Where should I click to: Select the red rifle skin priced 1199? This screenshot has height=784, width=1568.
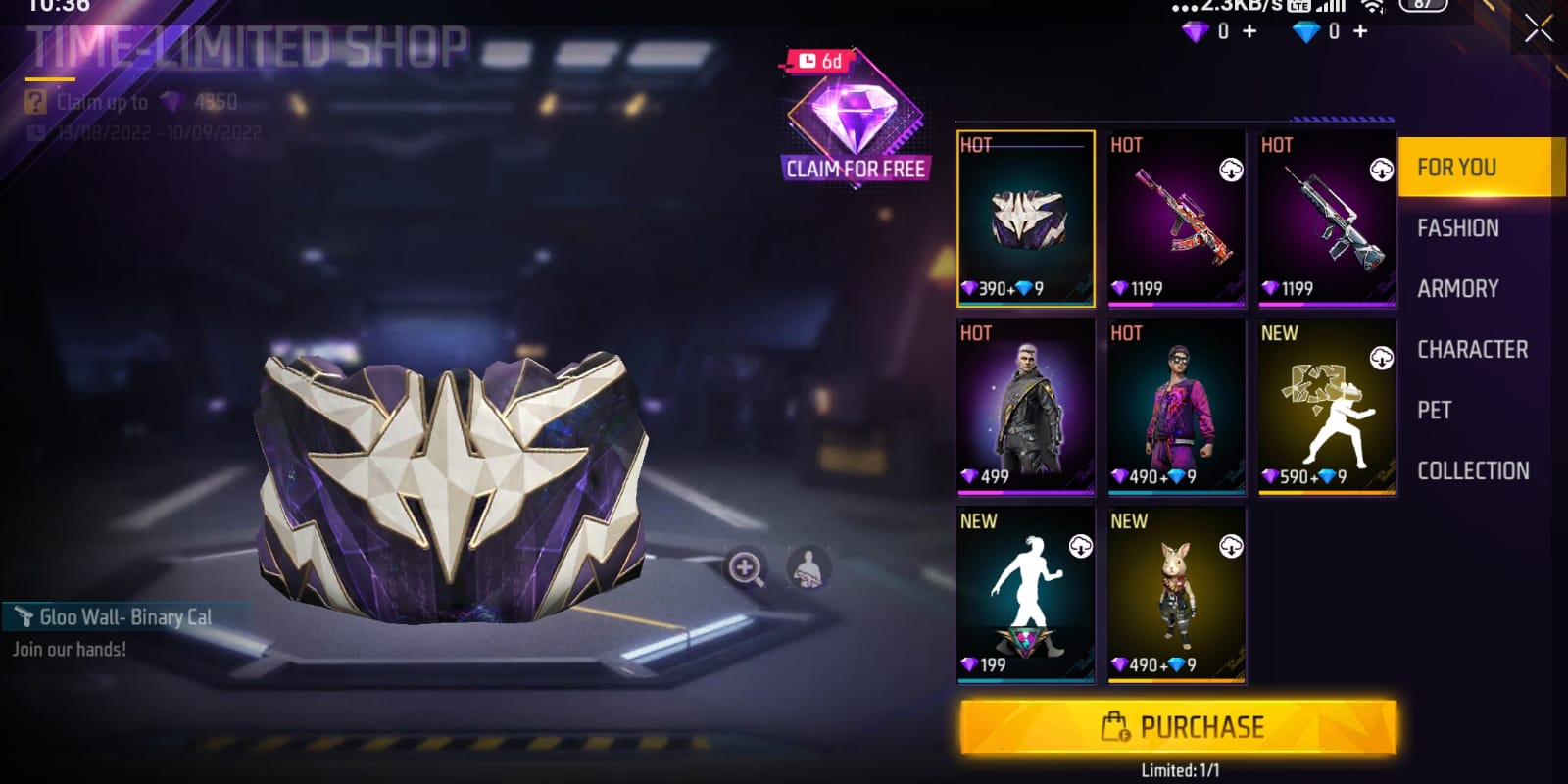click(x=1176, y=219)
